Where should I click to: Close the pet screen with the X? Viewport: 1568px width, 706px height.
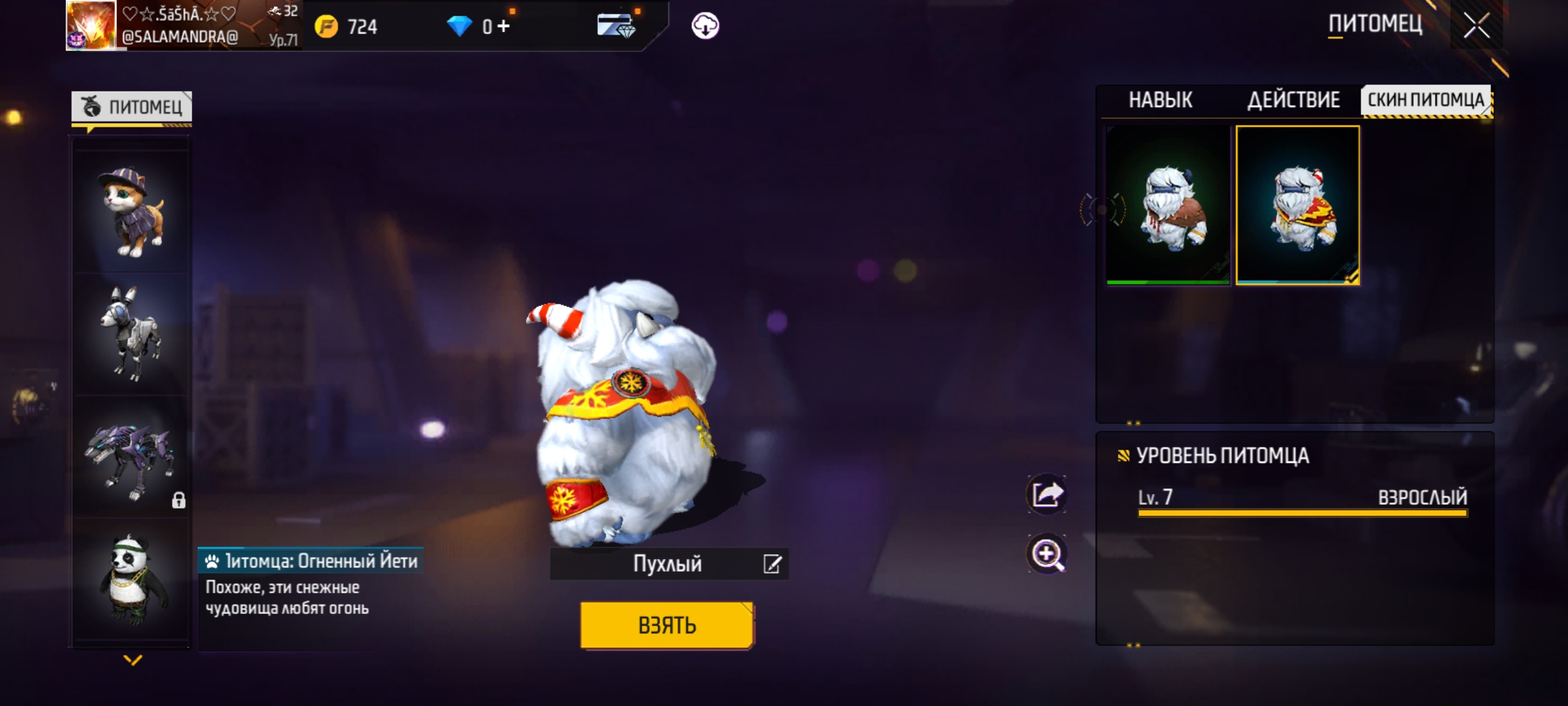pos(1476,26)
